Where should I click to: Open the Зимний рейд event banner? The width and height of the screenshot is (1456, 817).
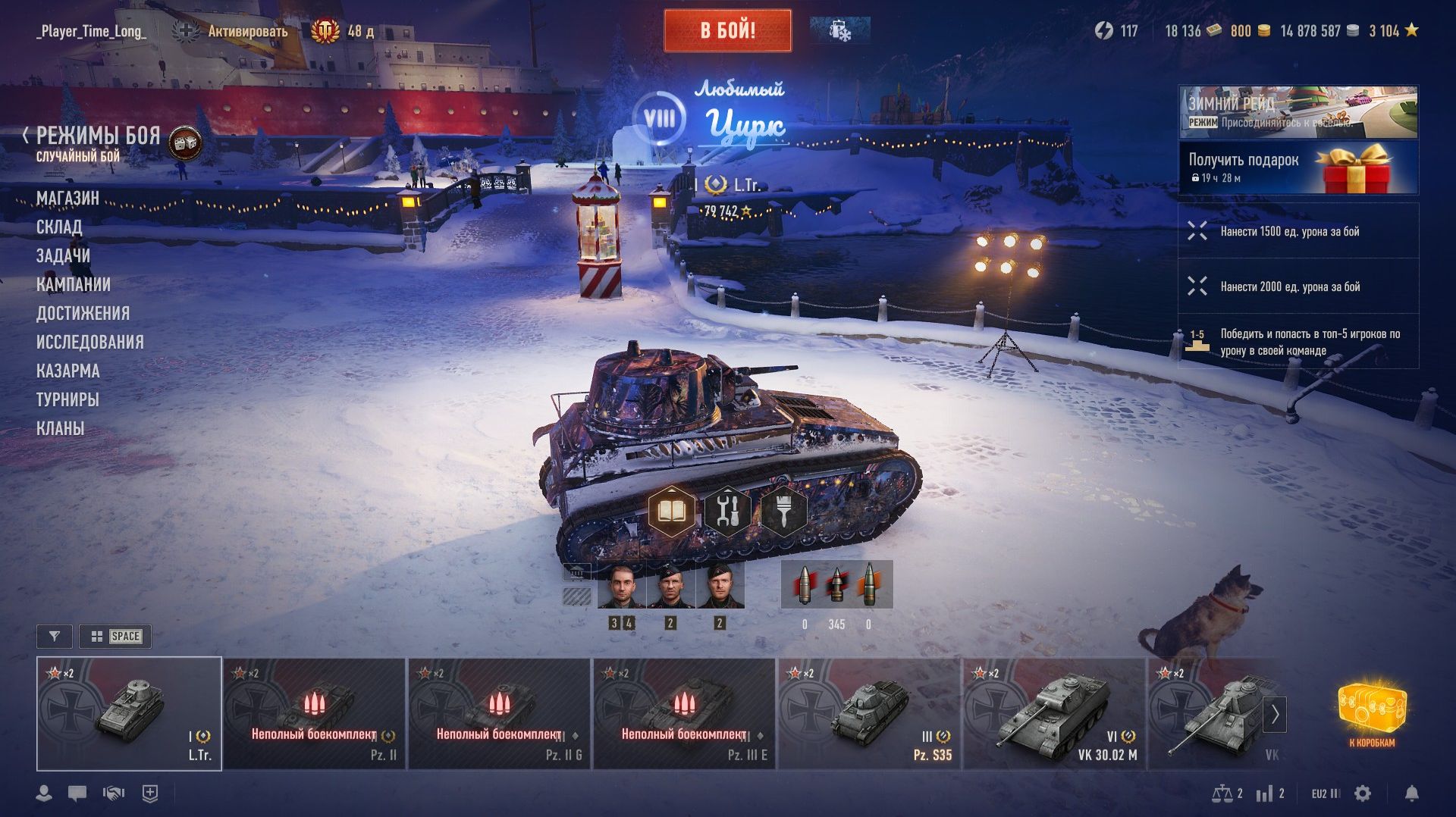pyautogui.click(x=1298, y=111)
